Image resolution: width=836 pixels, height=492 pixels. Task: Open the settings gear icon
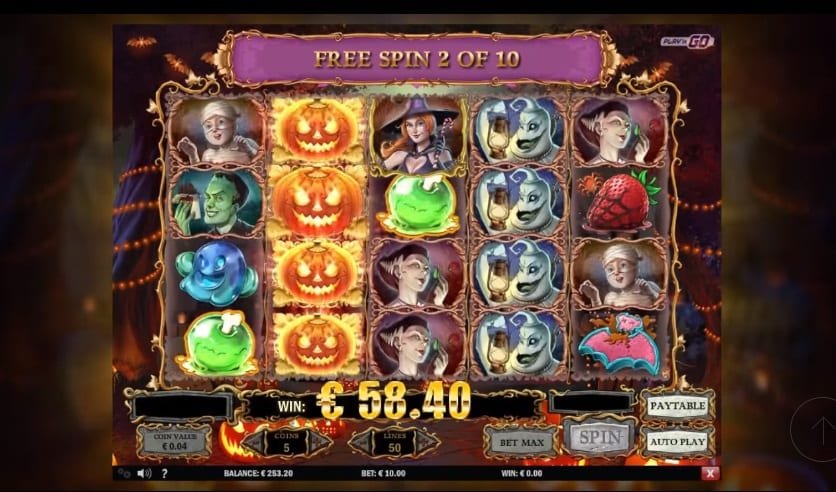[124, 473]
